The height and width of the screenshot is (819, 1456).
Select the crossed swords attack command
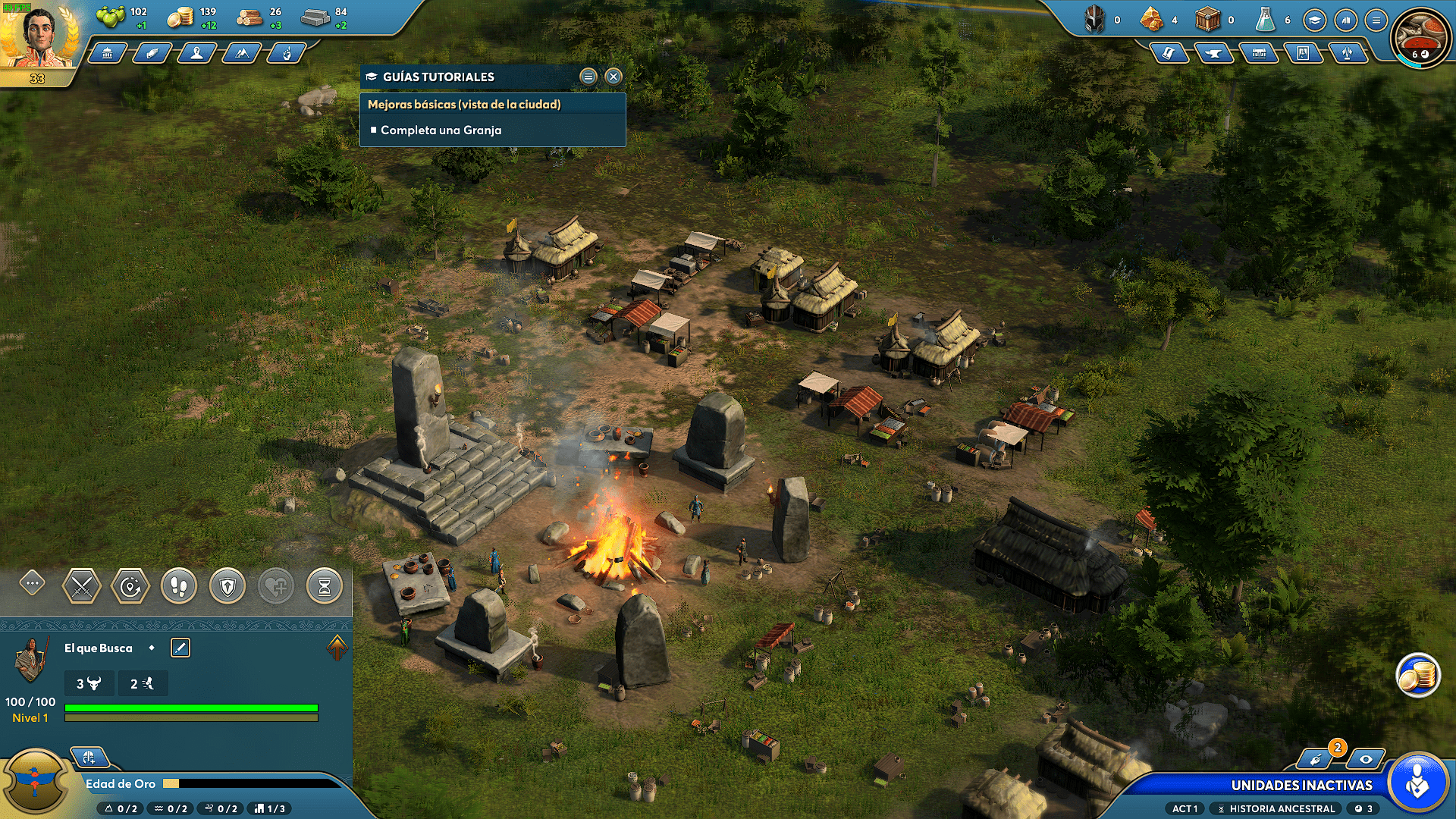[x=81, y=586]
